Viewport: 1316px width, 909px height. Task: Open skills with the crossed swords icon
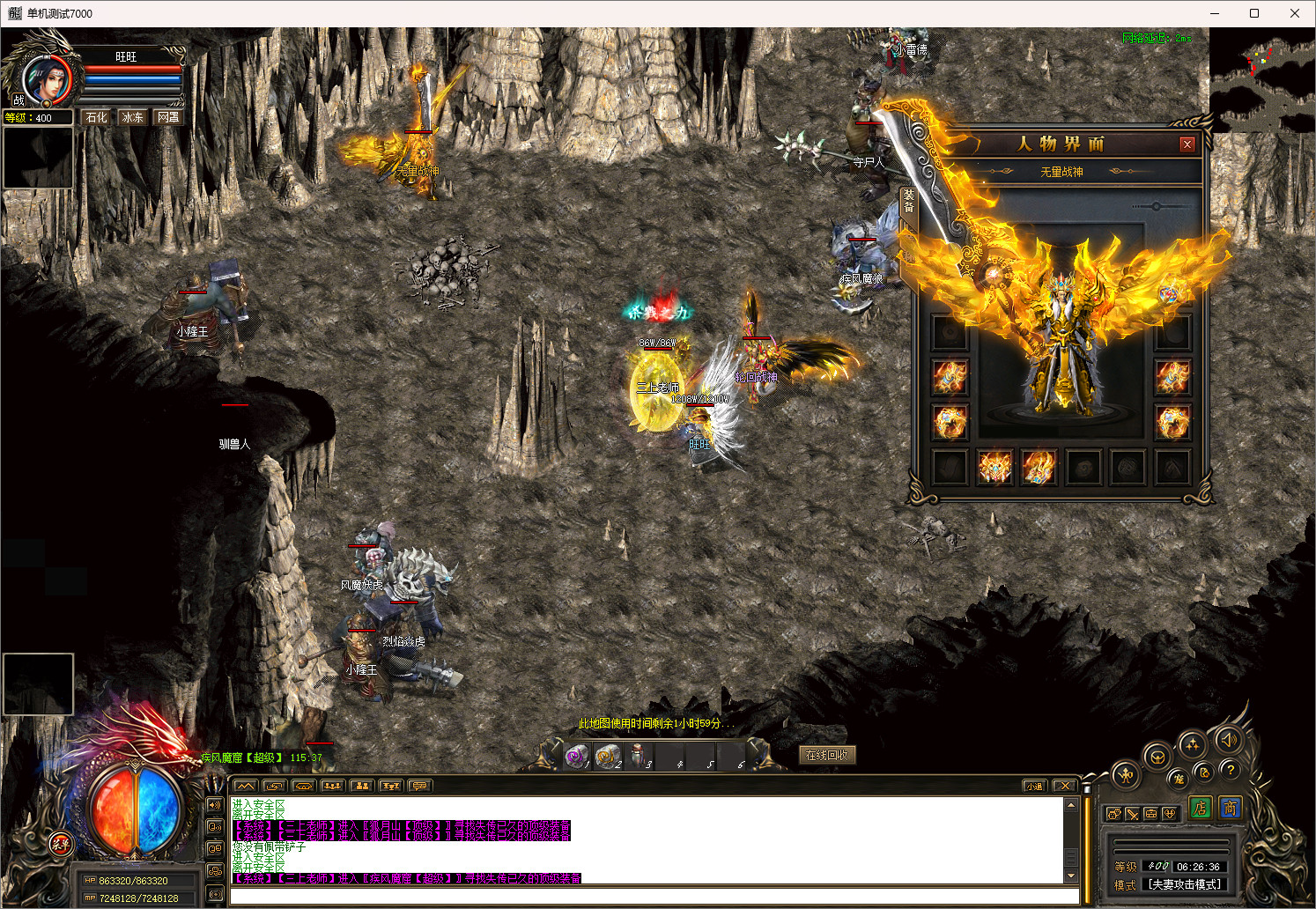pos(1132,814)
